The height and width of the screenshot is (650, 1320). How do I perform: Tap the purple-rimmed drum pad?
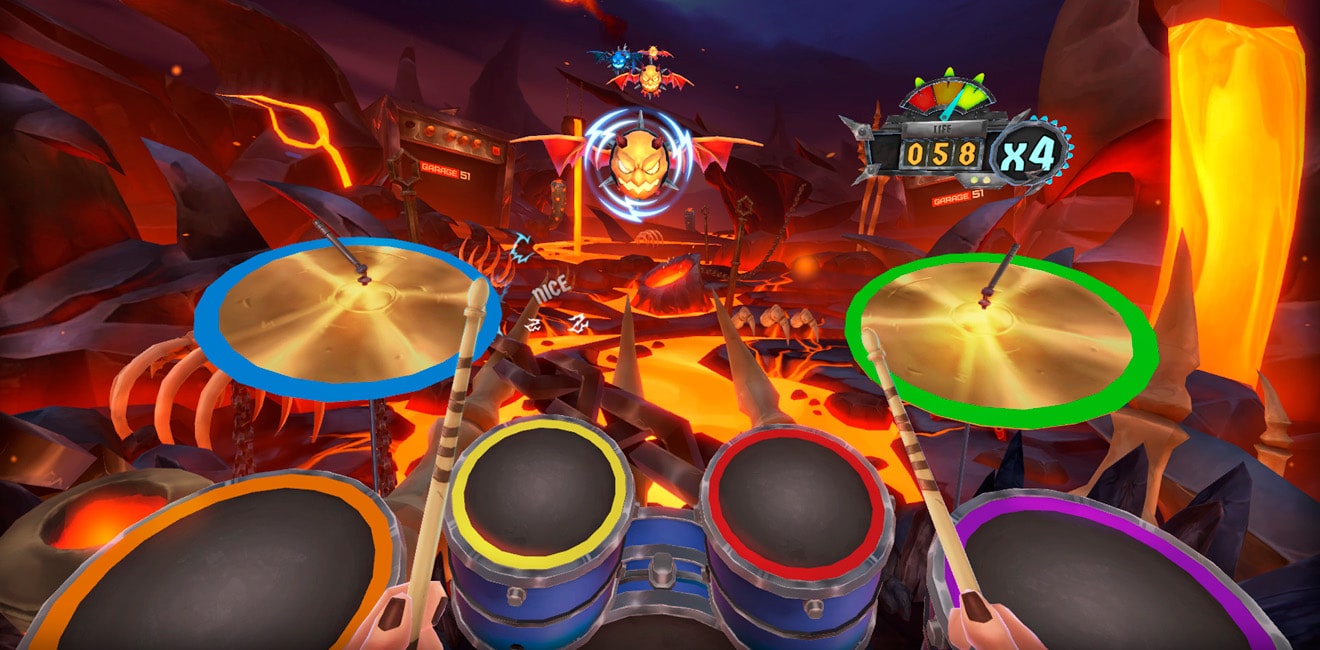click(1100, 580)
